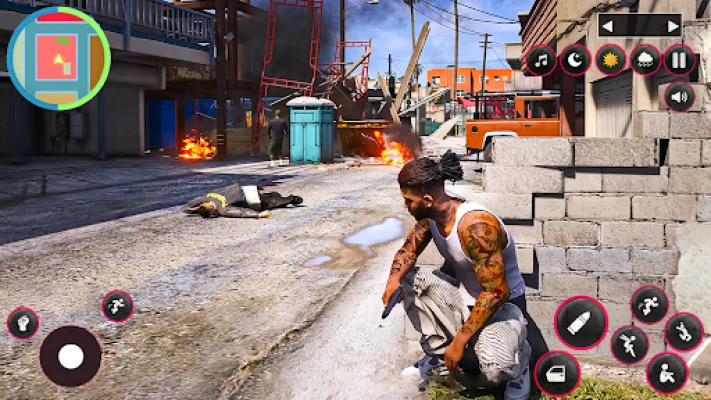The width and height of the screenshot is (711, 400).
Task: Pause the game
Action: (x=679, y=60)
